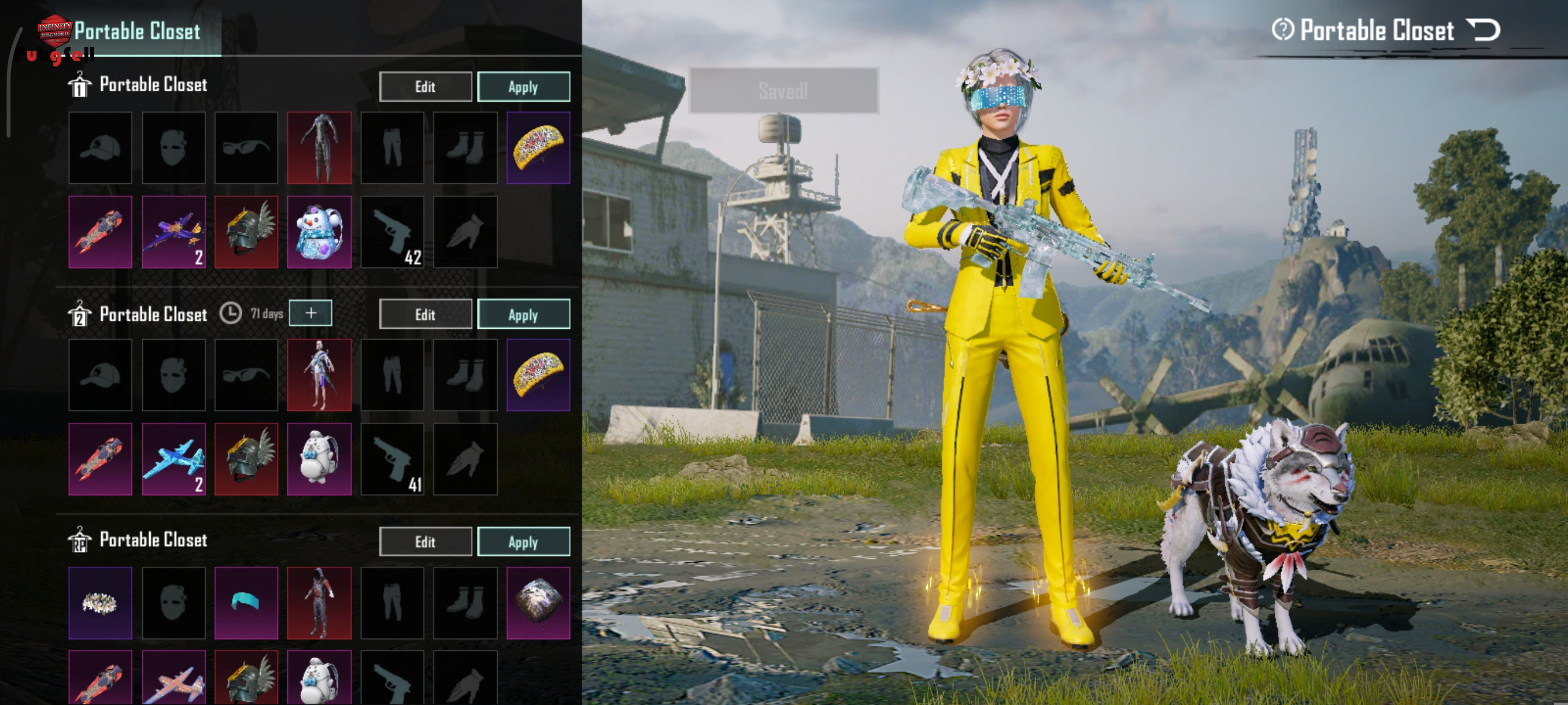Apply the RP Portable Closet outfit
Screen dimensions: 1568x705
(x=523, y=542)
